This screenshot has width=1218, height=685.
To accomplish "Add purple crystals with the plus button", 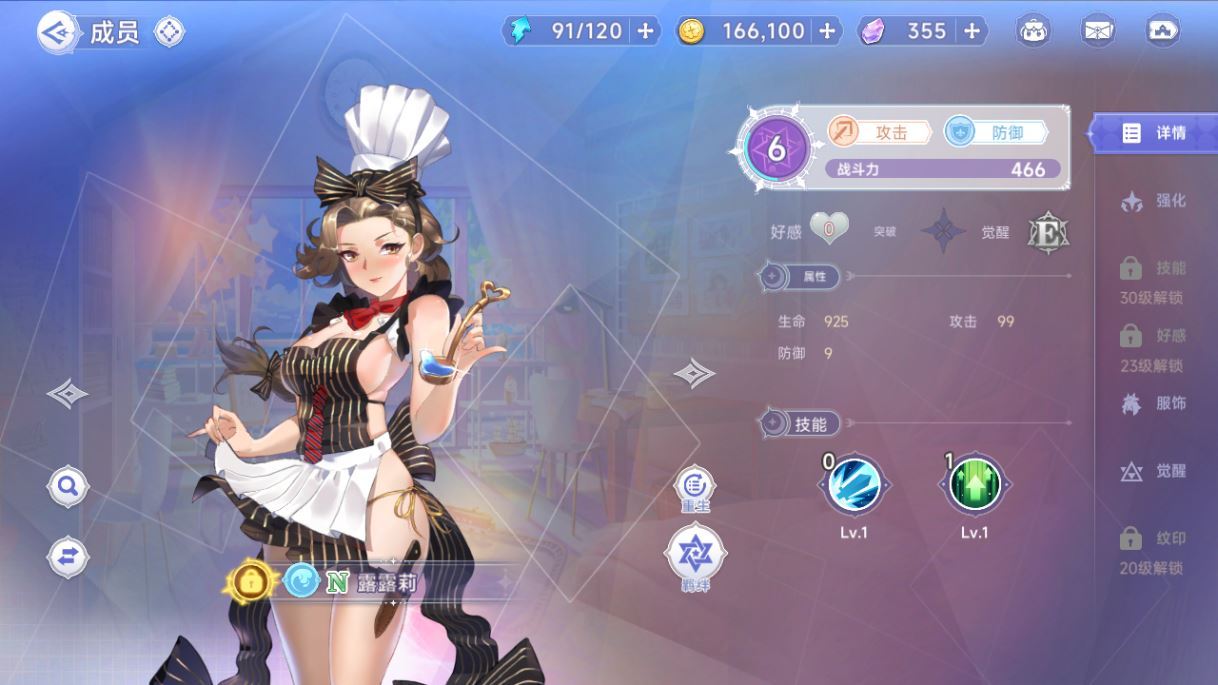I will (x=971, y=31).
